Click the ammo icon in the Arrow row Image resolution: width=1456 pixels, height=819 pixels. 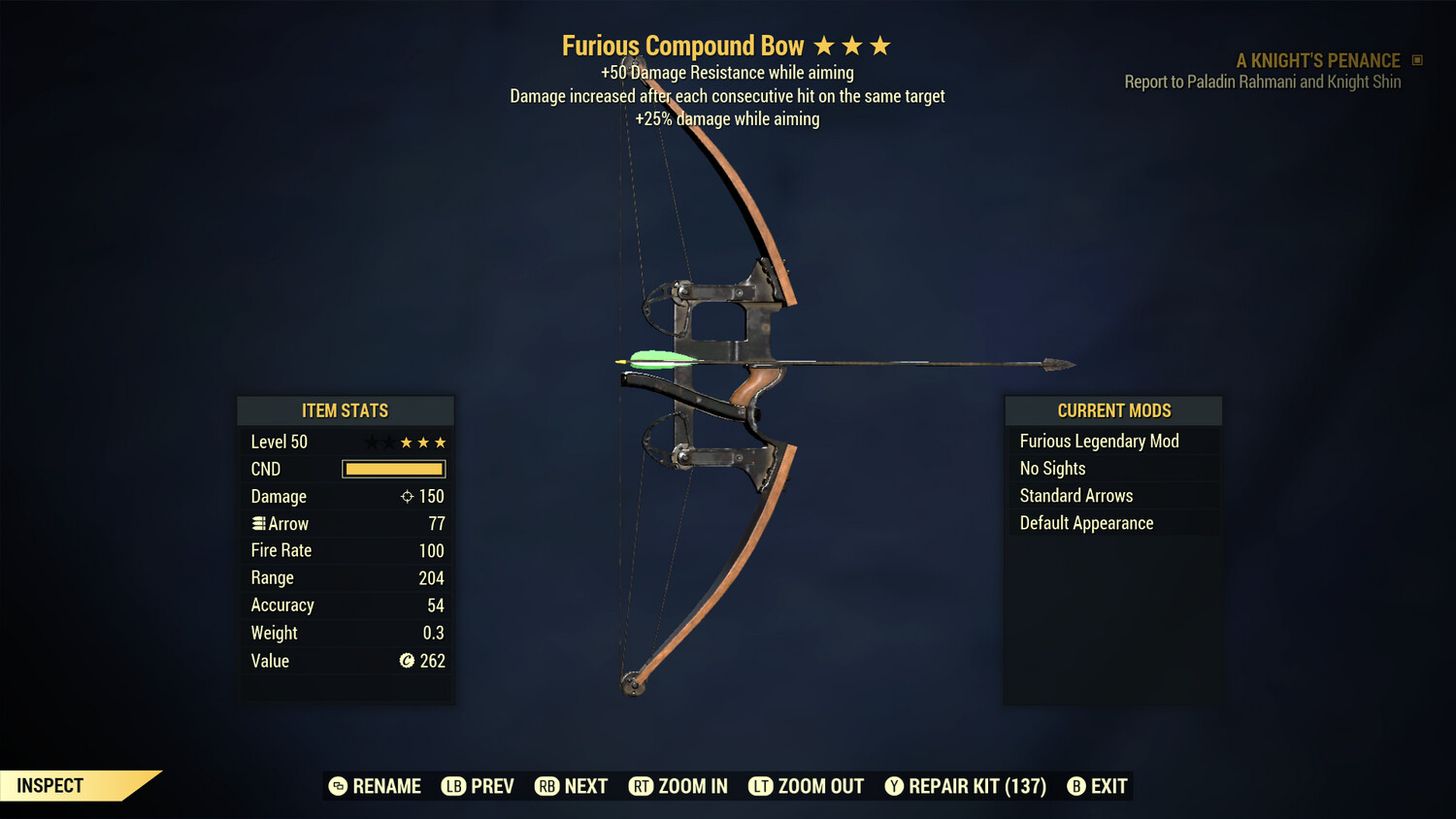point(258,523)
